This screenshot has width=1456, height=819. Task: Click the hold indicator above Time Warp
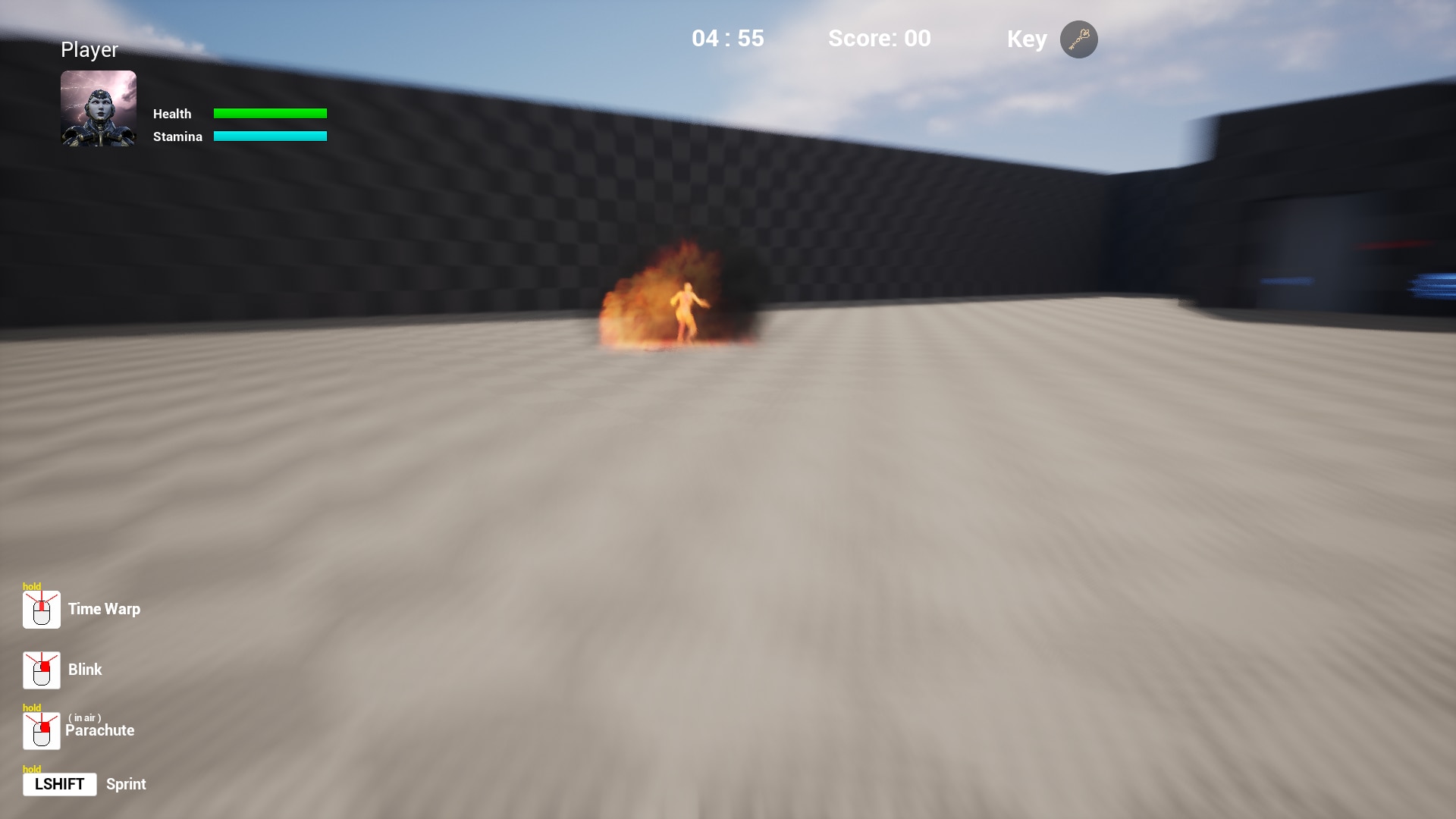point(32,586)
